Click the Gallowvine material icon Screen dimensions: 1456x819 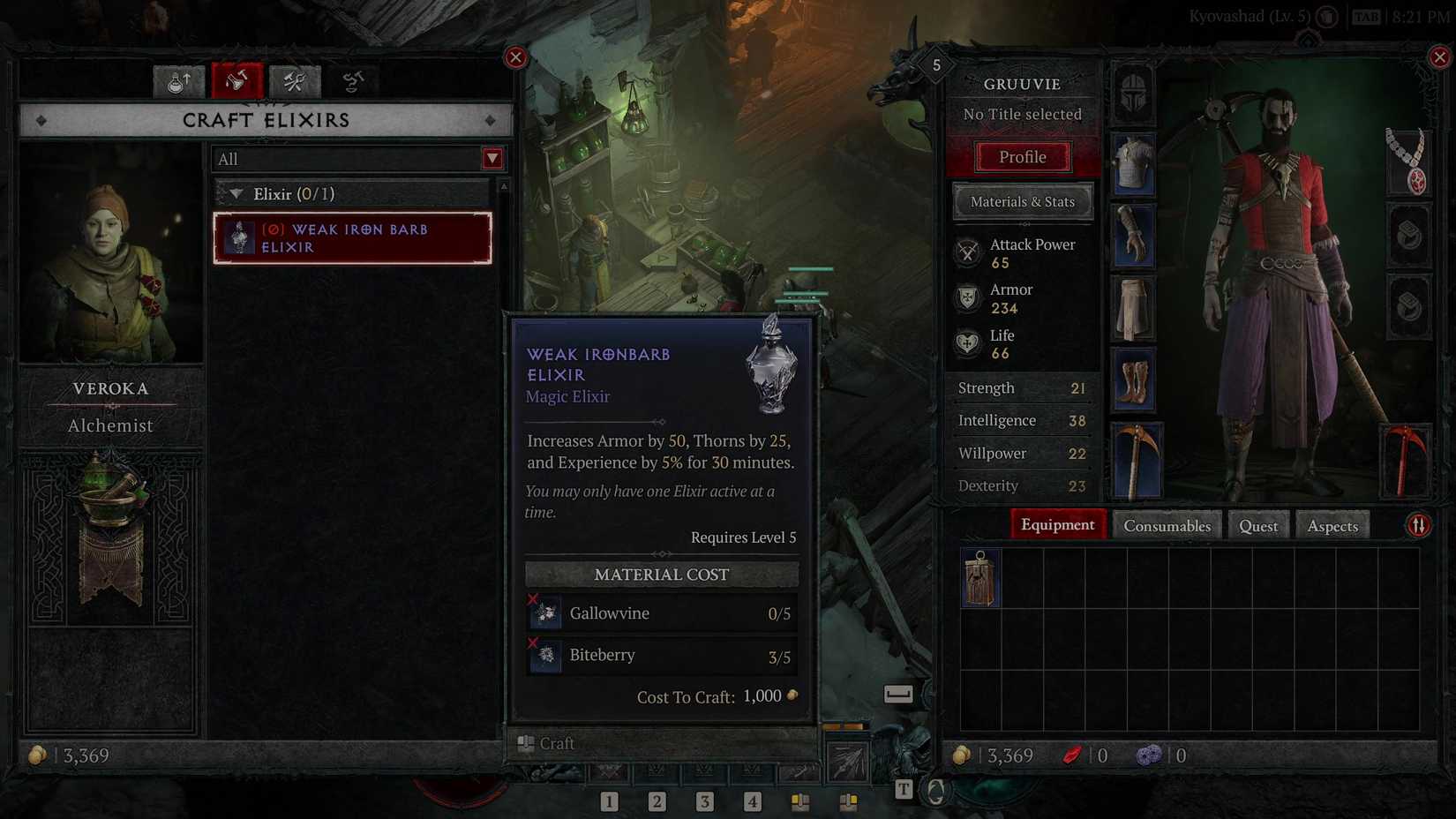pos(545,612)
